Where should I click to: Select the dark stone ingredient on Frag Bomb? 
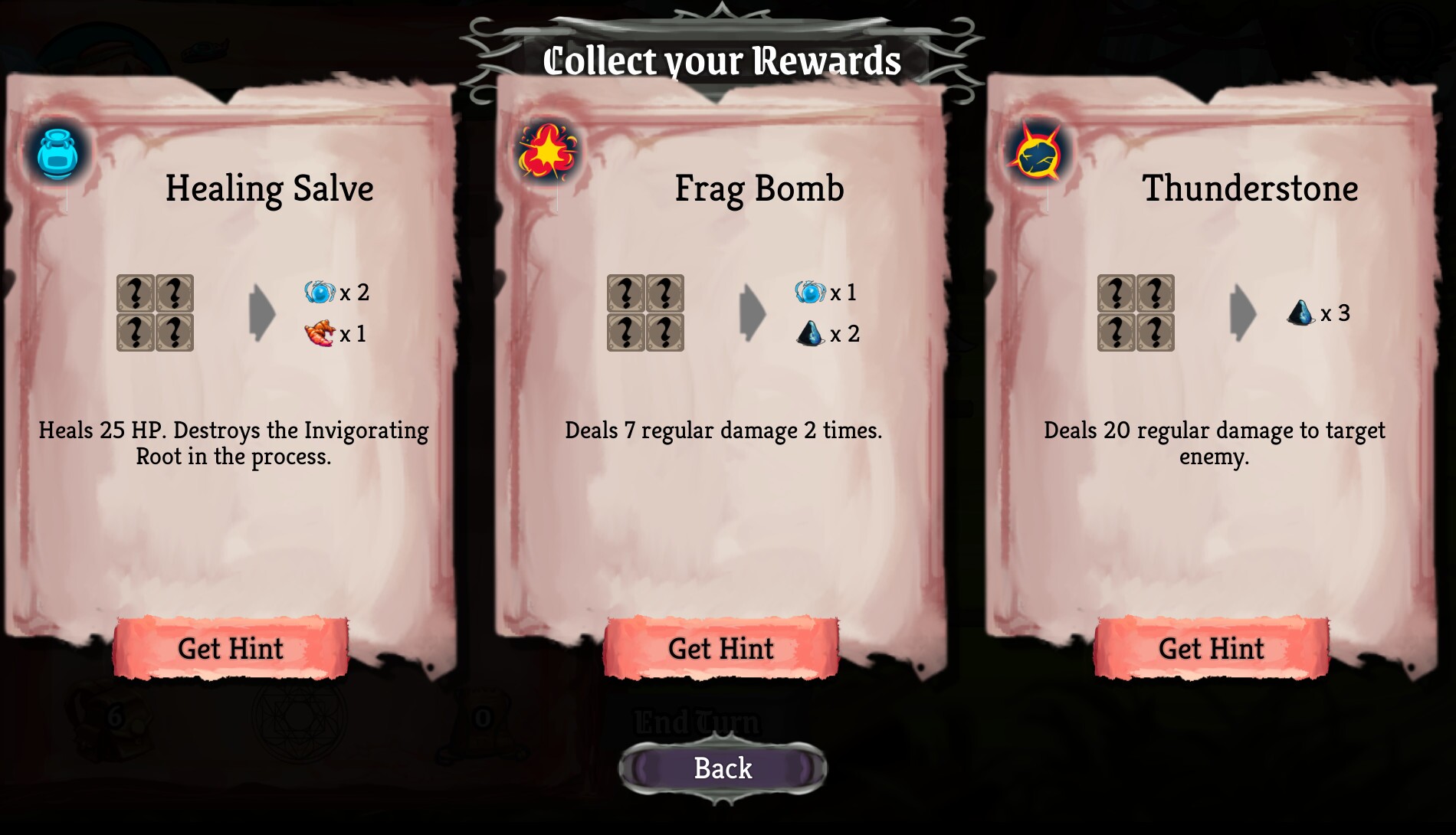pos(809,333)
